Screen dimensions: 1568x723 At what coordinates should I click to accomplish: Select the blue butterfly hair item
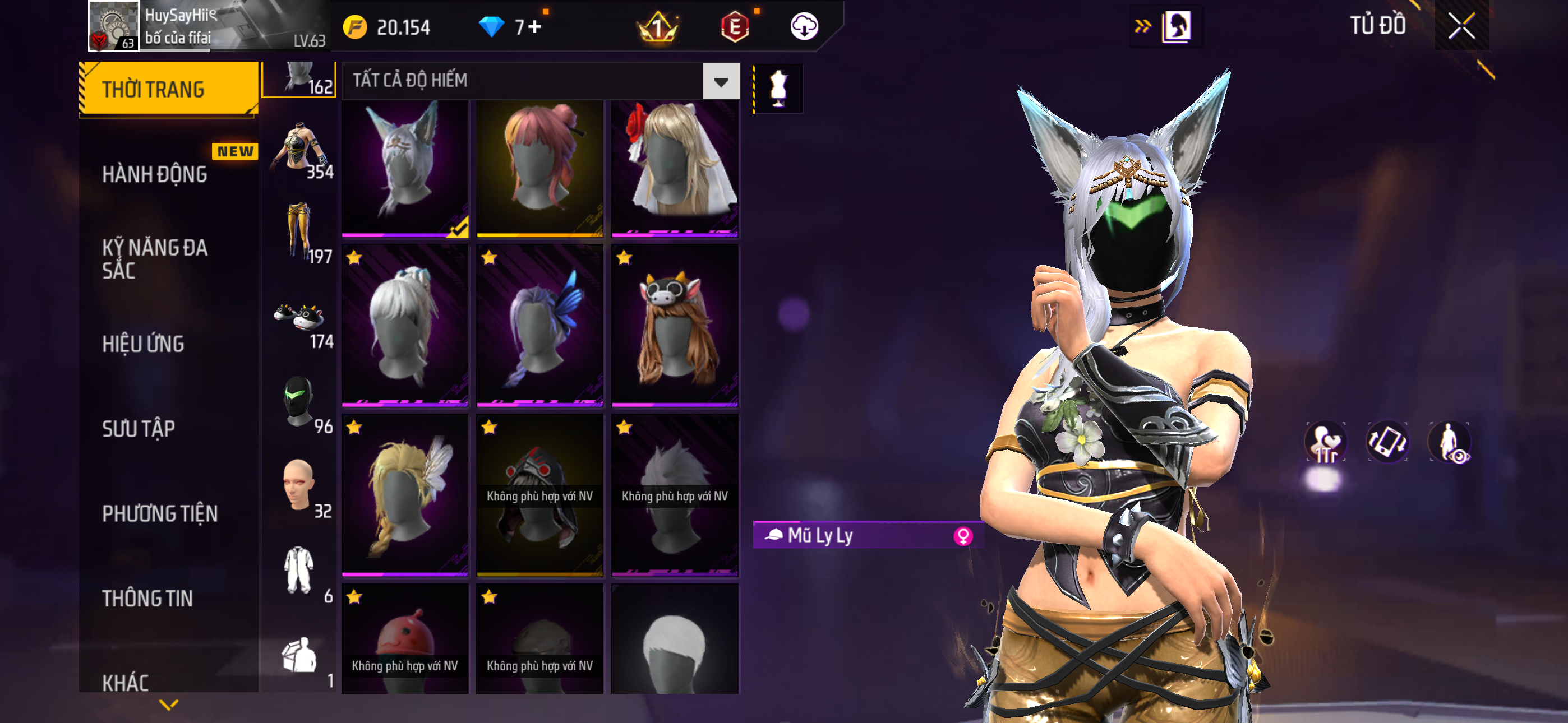(539, 326)
